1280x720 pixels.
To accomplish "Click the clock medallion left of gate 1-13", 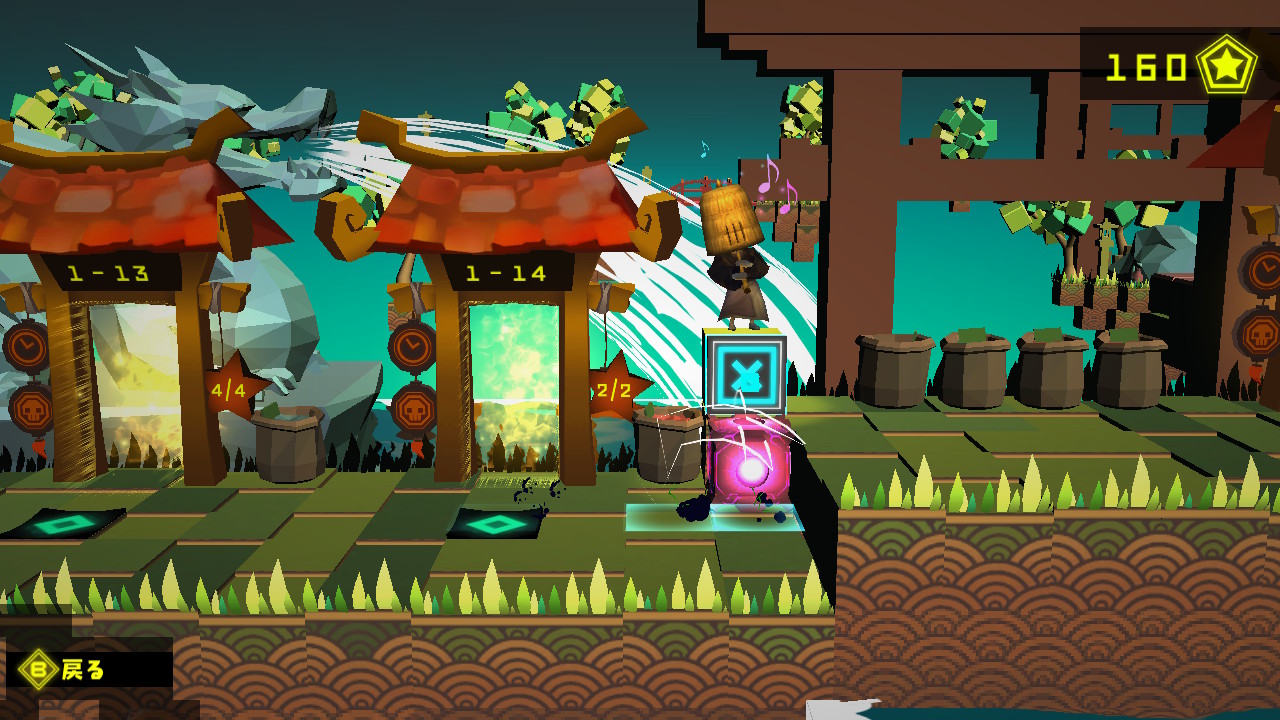I will pos(25,344).
